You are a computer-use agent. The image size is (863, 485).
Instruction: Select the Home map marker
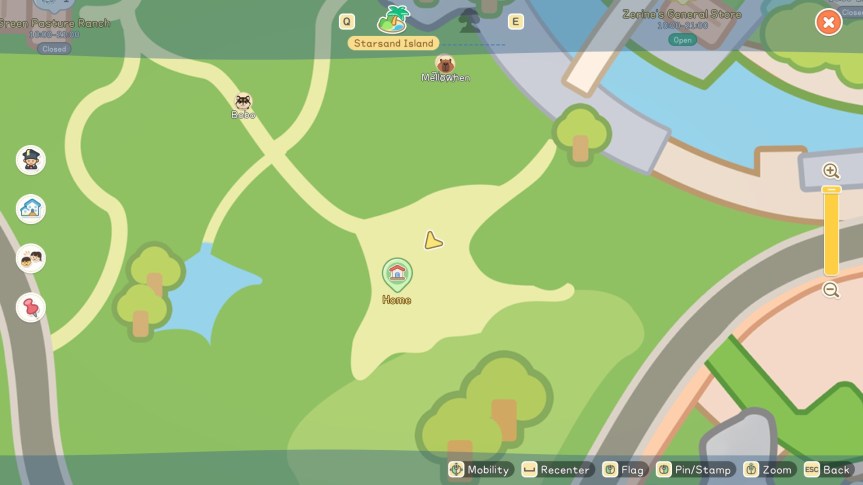tap(397, 273)
